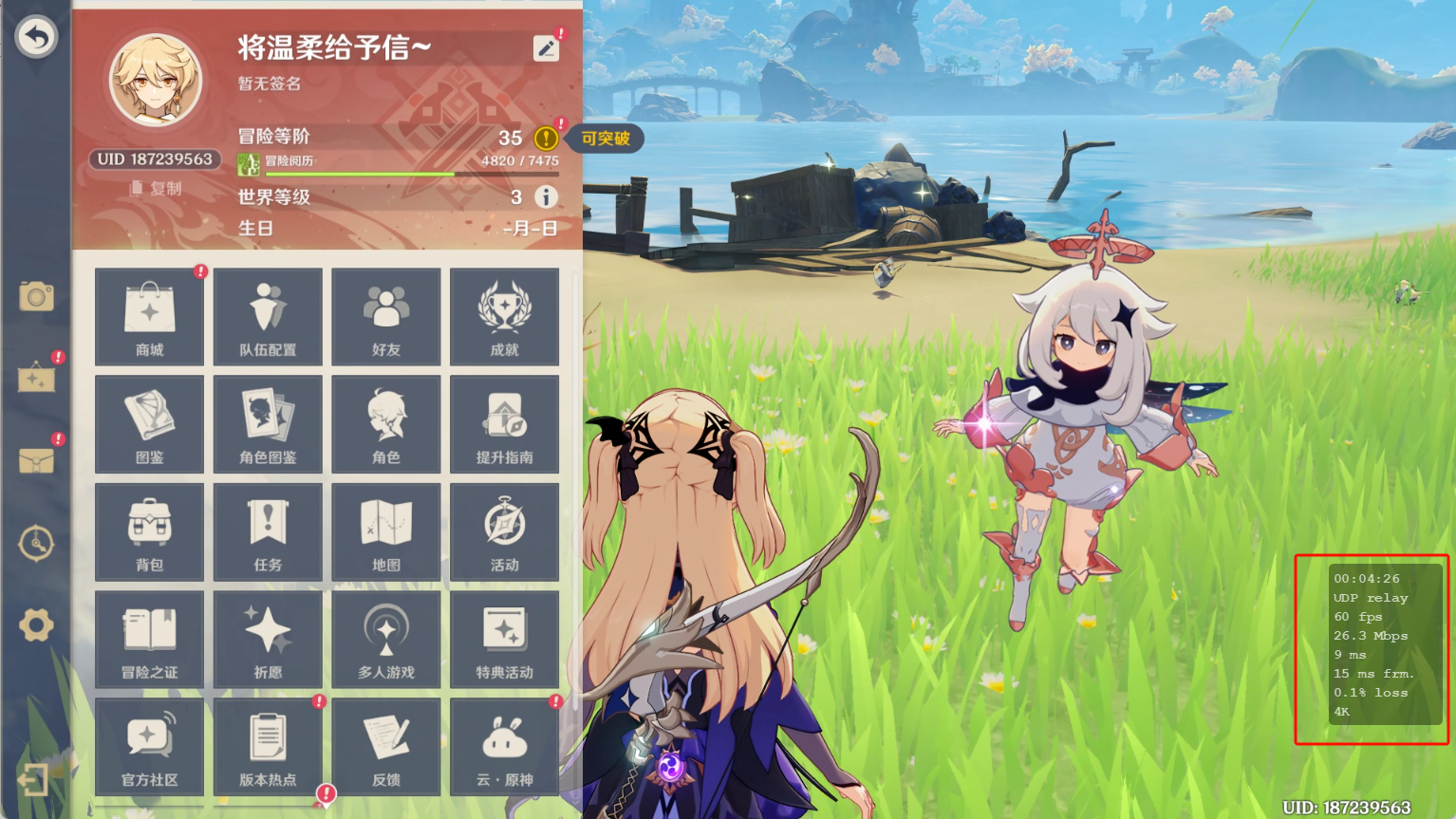Open Quests (任务) from the menu
Viewport: 1456px width, 819px height.
coord(268,531)
